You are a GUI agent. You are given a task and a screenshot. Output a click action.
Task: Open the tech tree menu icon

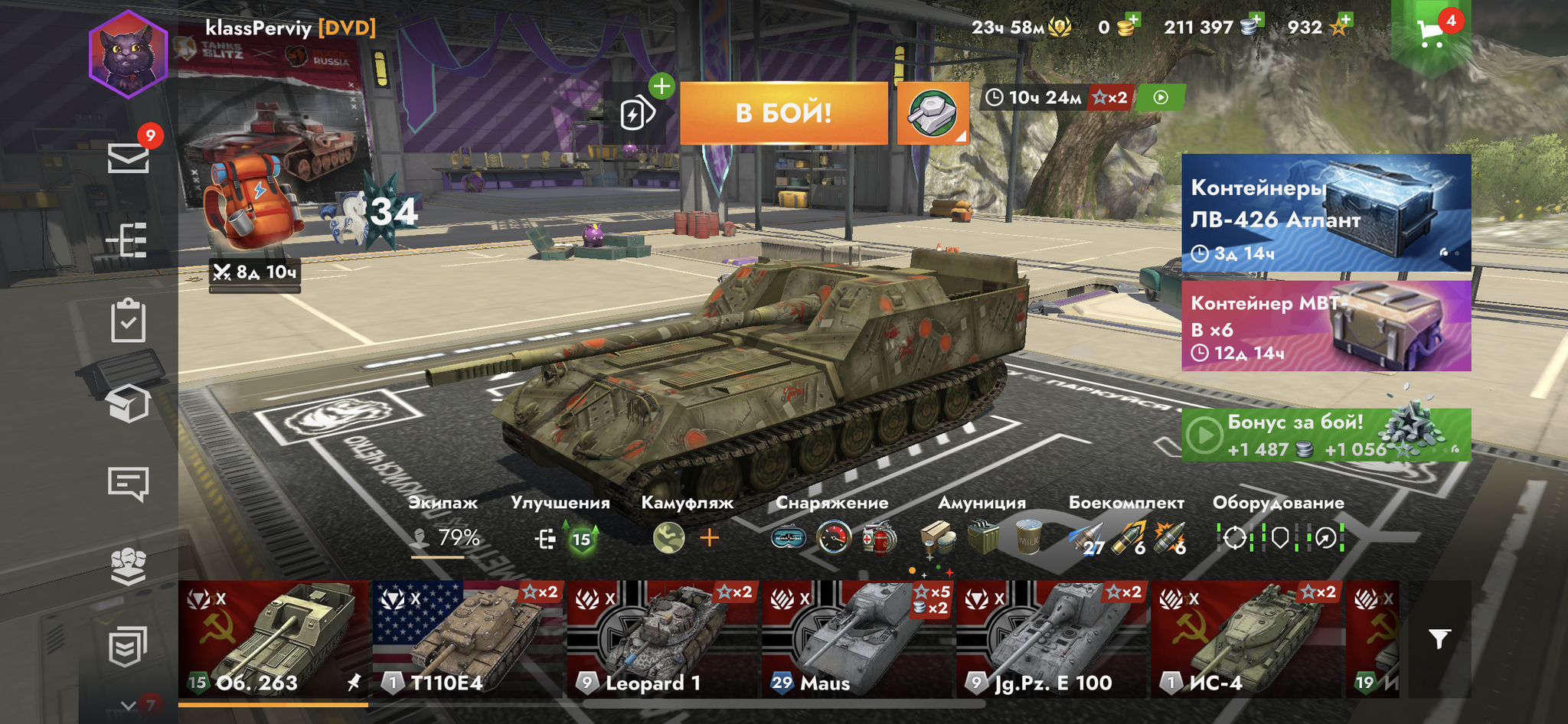(x=127, y=241)
